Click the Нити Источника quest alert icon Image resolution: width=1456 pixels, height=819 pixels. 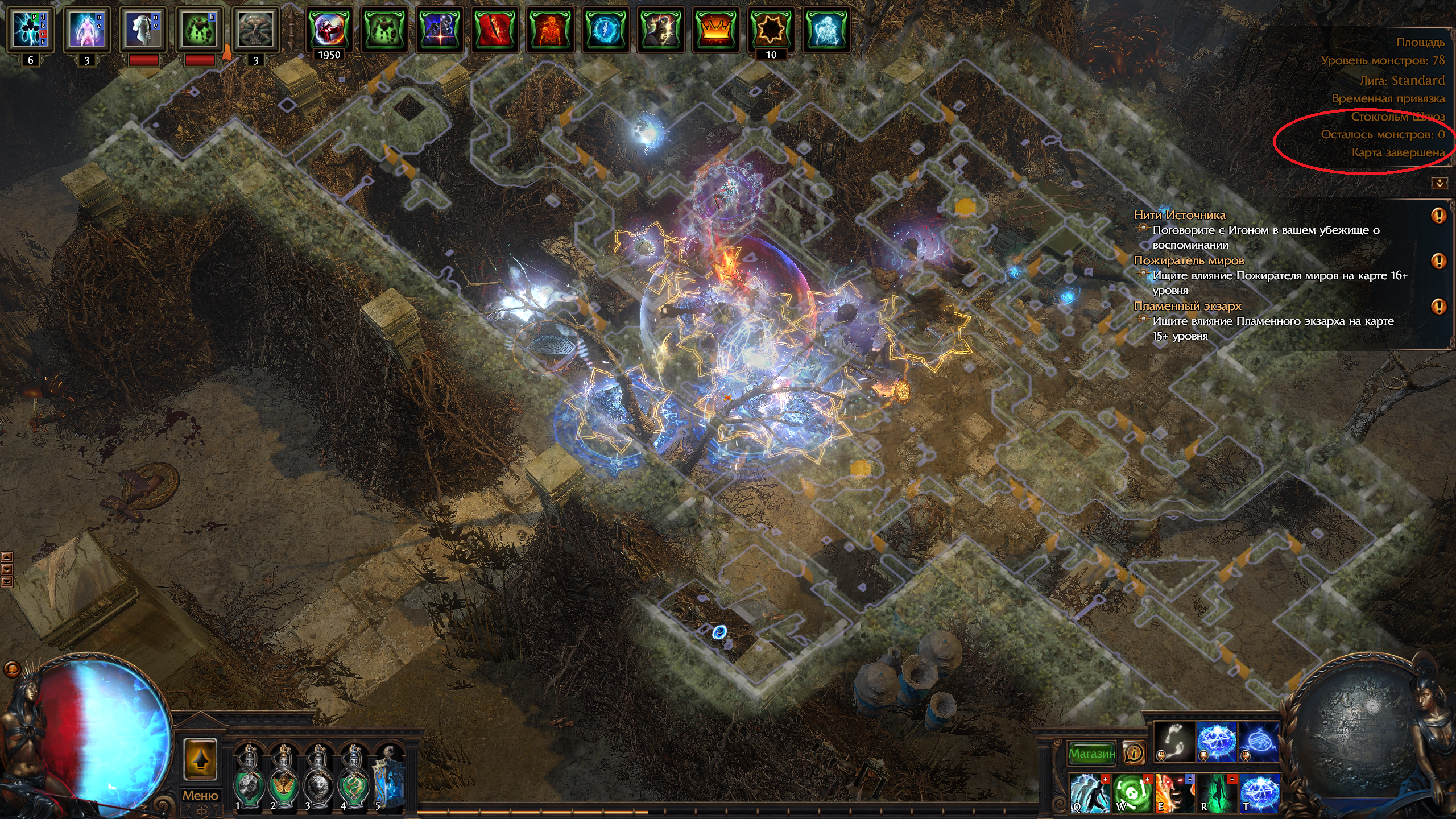1438,216
